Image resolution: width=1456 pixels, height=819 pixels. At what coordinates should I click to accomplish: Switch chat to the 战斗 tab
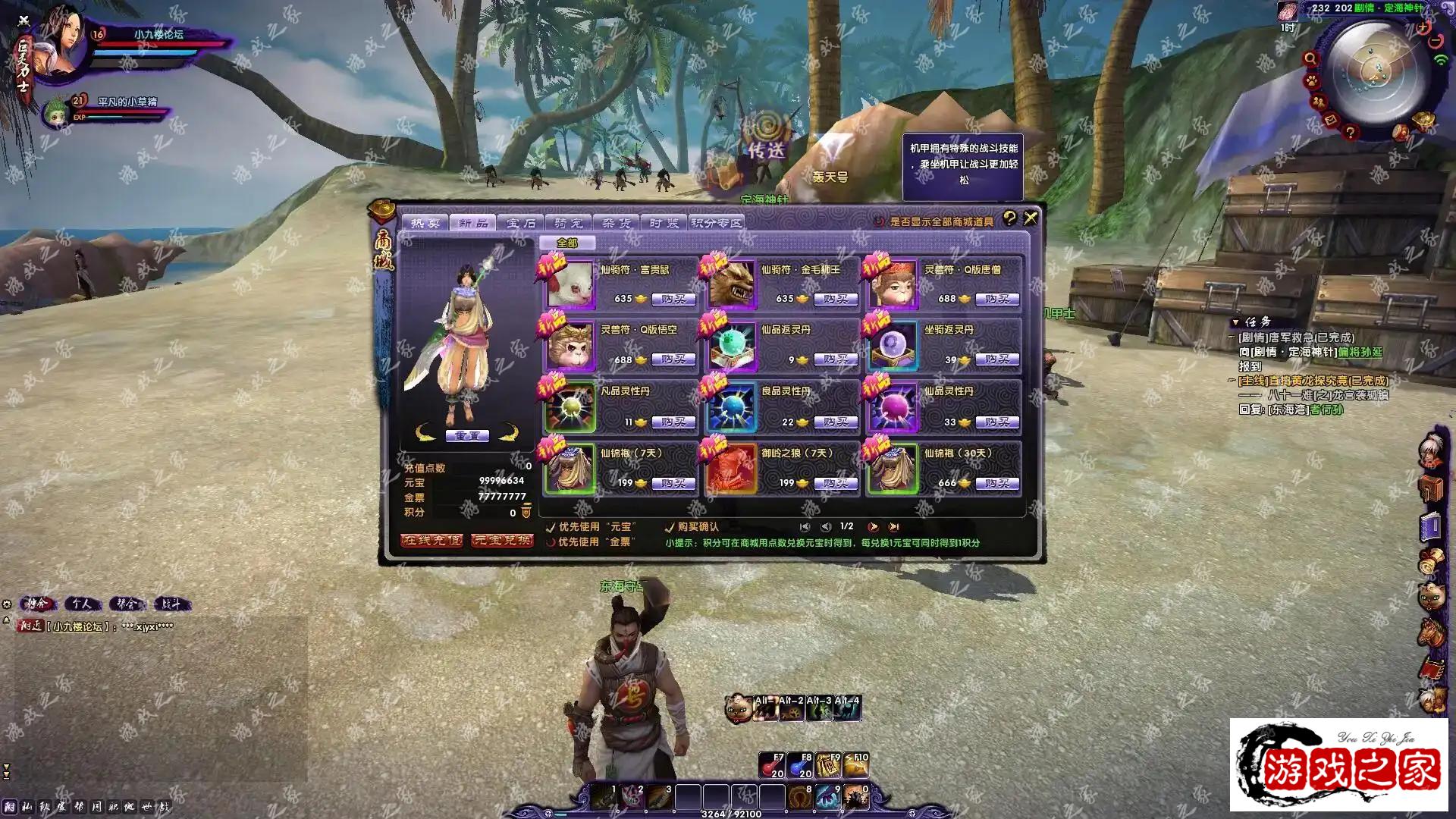[171, 604]
